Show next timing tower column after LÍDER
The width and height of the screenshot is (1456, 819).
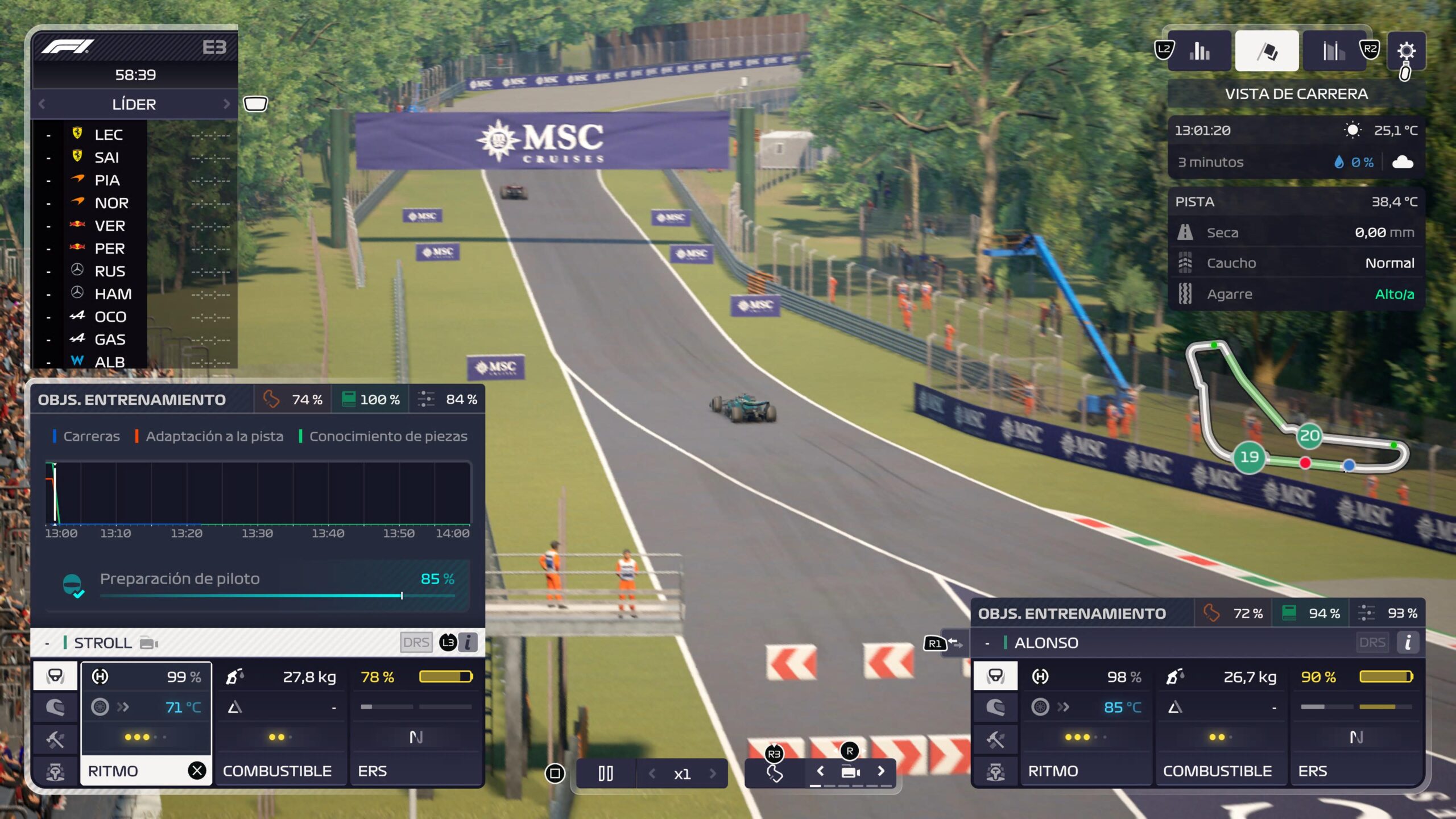click(226, 104)
